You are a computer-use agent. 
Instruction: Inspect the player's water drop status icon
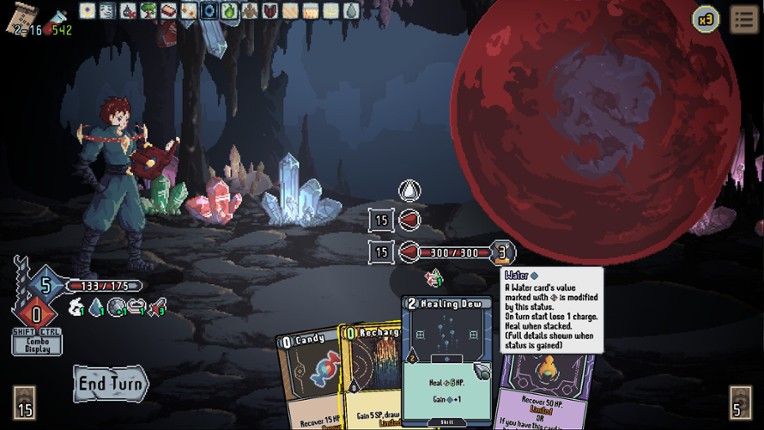(96, 308)
